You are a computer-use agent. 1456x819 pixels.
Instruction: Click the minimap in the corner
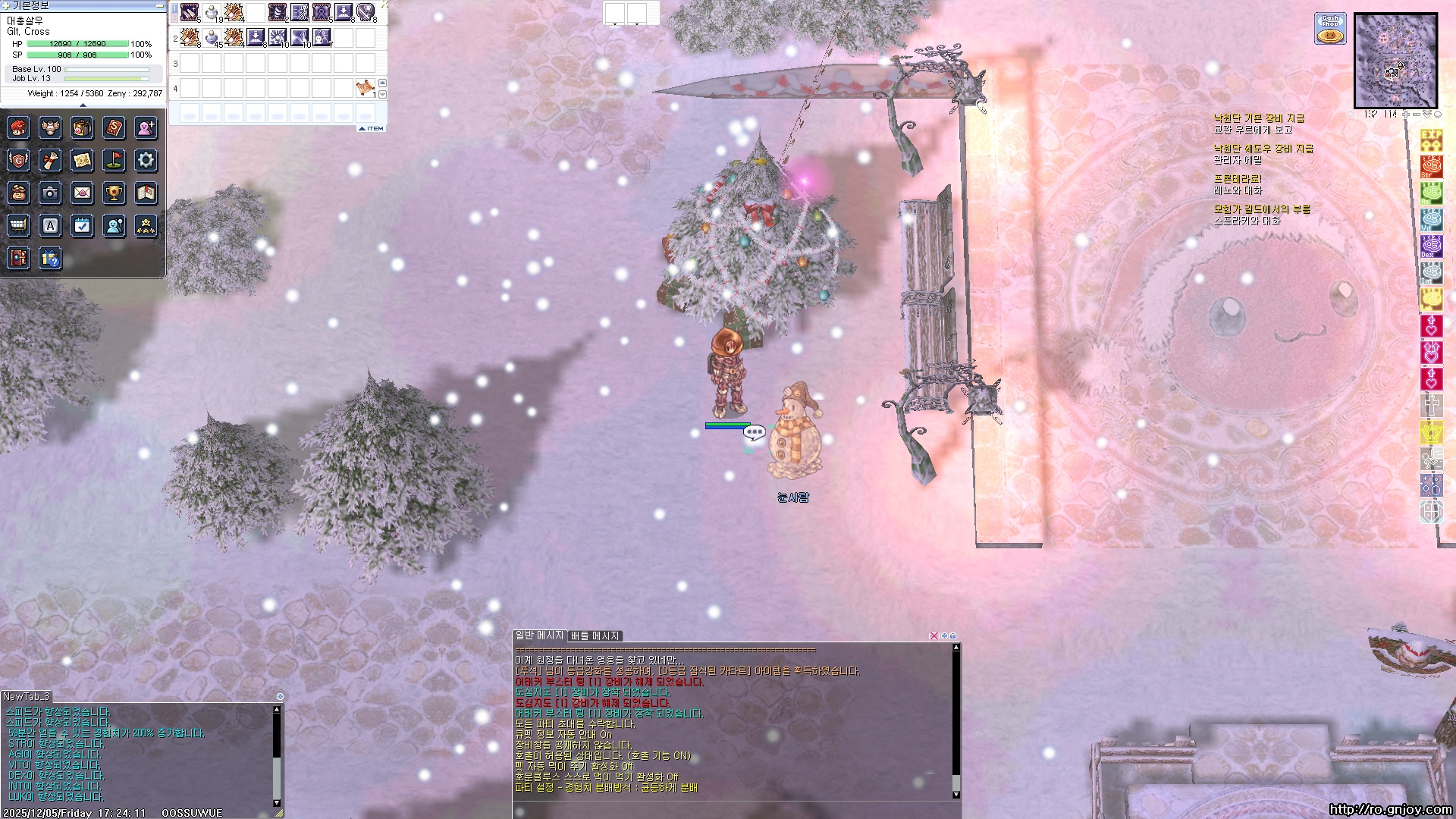click(x=1395, y=61)
